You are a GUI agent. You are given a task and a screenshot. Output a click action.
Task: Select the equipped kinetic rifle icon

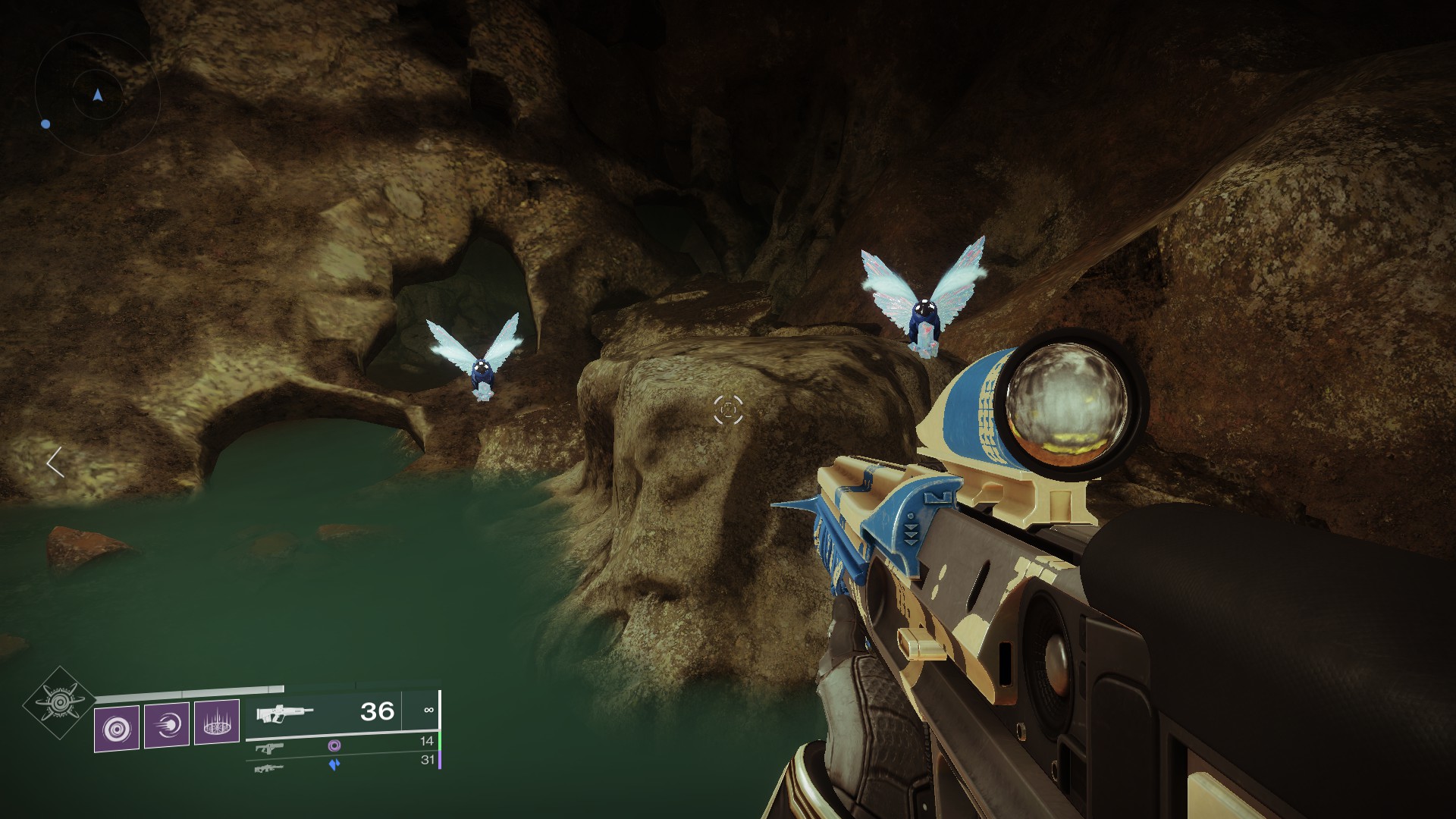click(284, 714)
